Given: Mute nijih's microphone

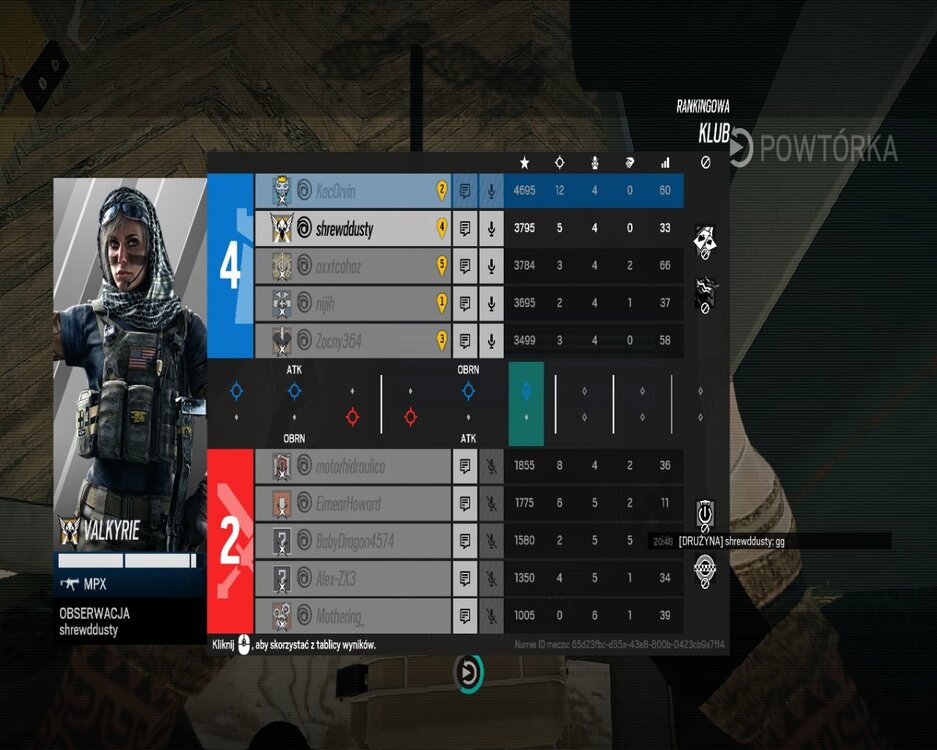Looking at the screenshot, I should click(x=491, y=304).
